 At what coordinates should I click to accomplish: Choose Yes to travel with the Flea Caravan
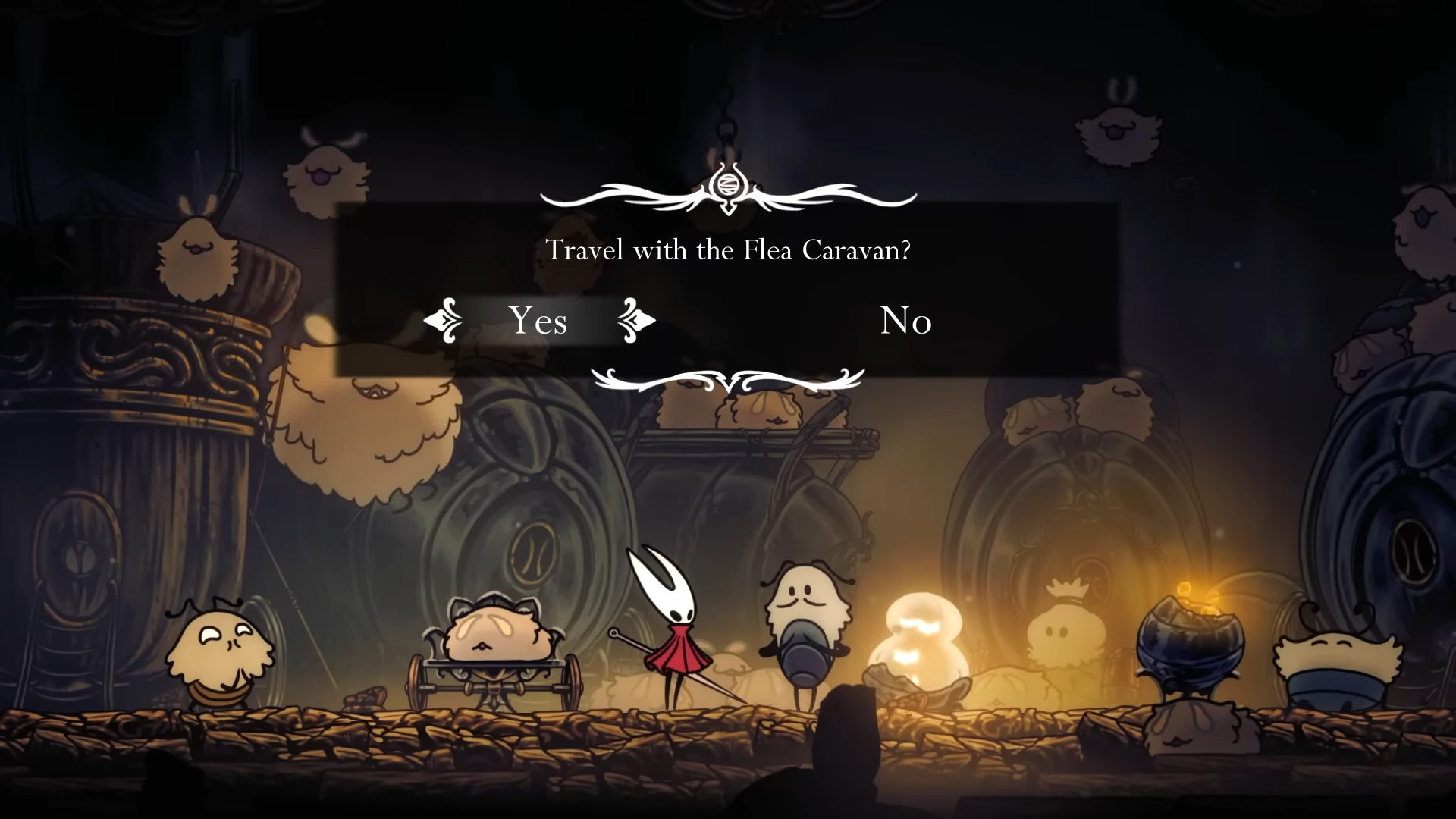coord(538,321)
